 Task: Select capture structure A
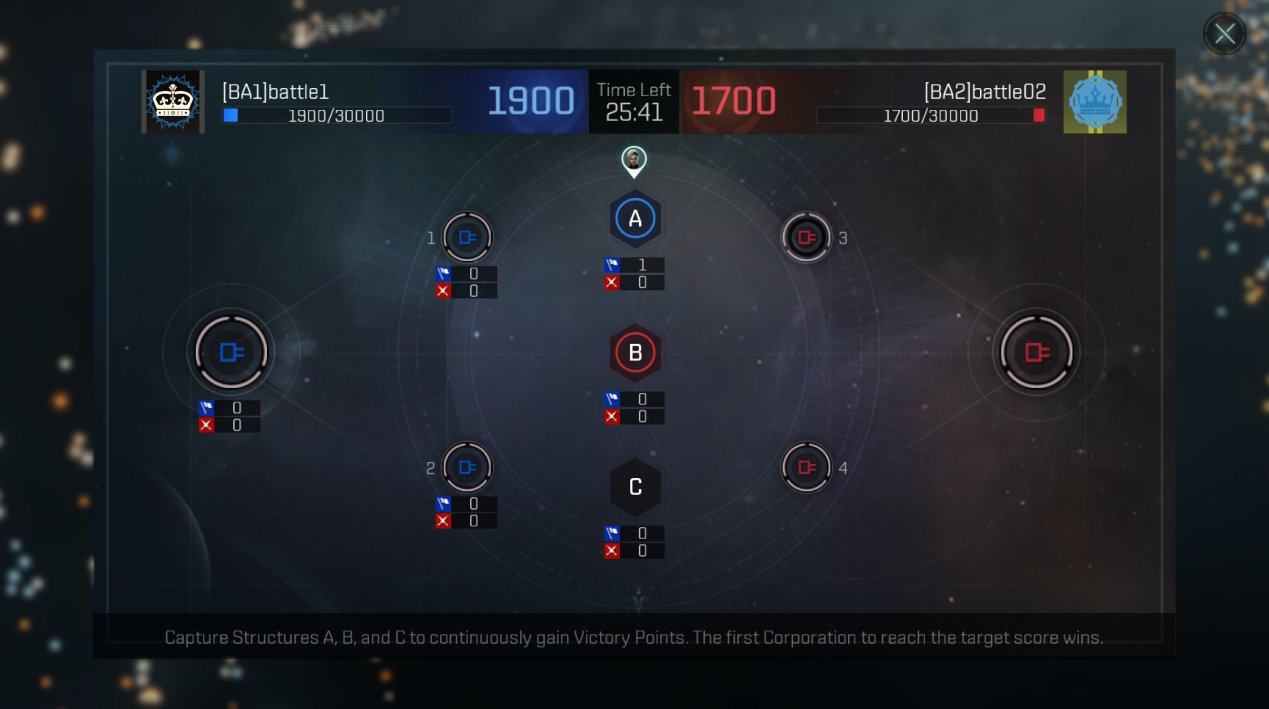click(x=635, y=219)
